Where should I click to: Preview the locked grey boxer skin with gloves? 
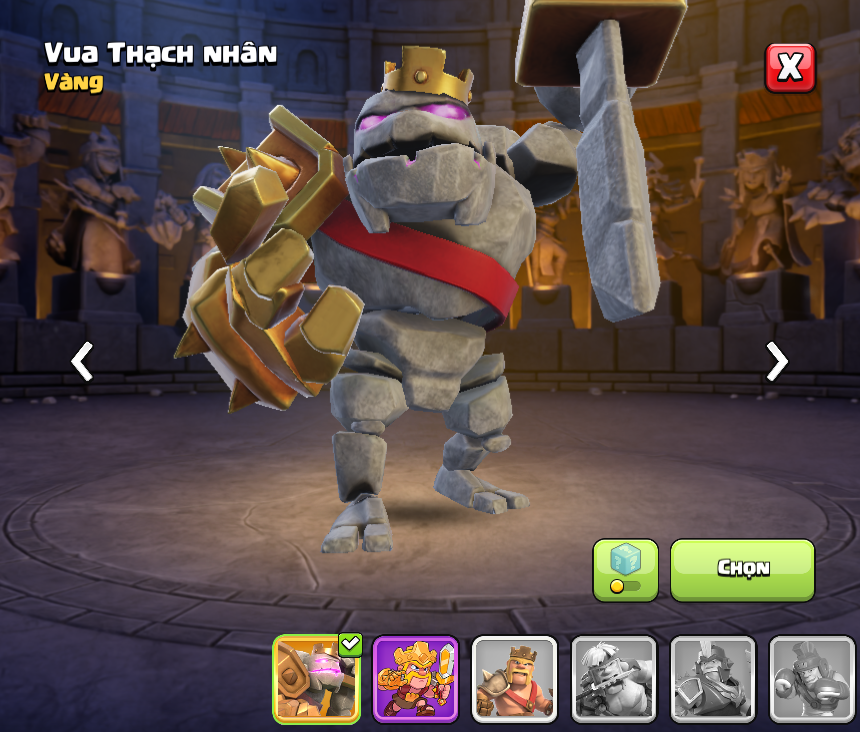tap(811, 679)
